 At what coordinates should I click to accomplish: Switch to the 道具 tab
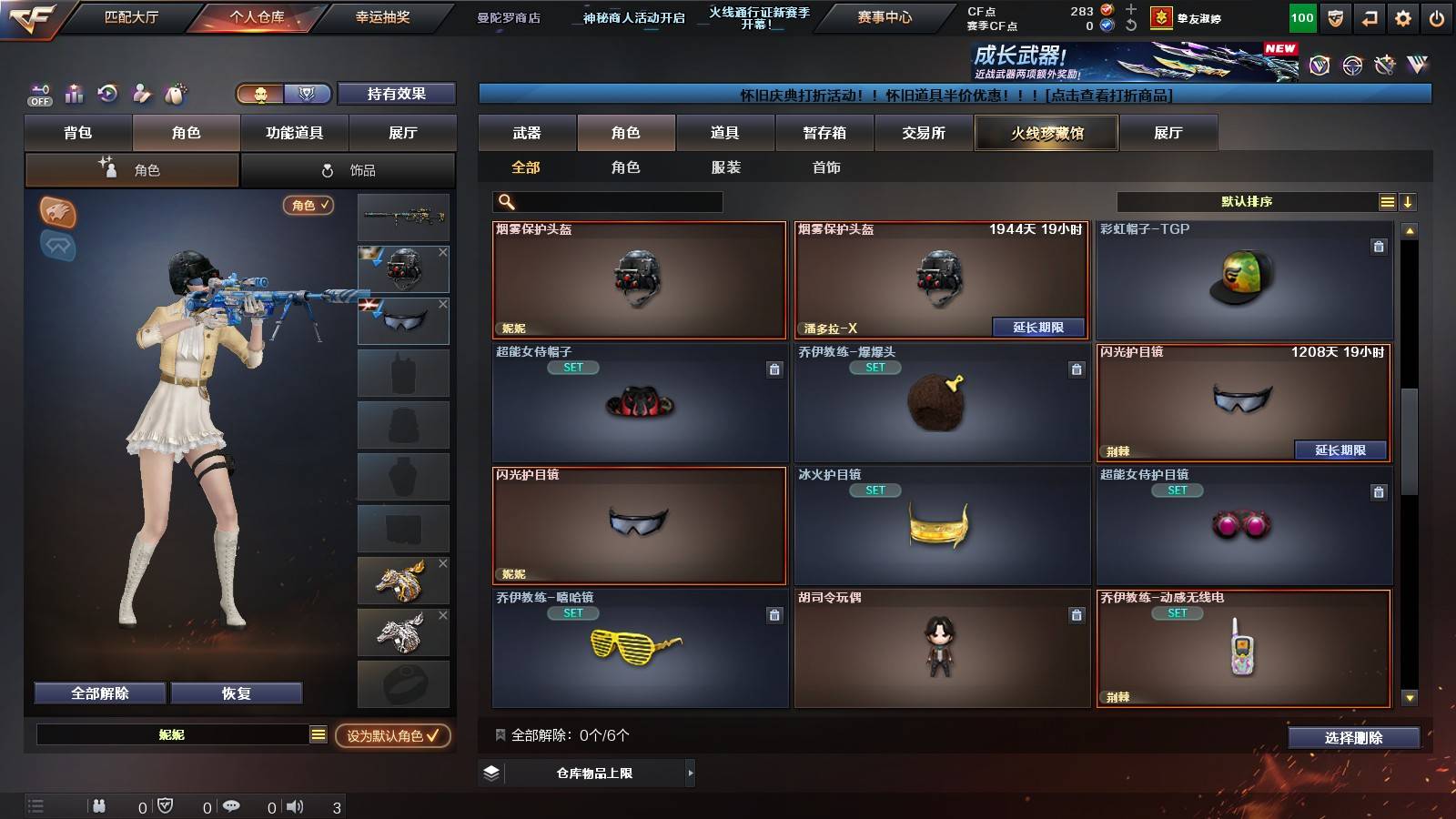[724, 133]
